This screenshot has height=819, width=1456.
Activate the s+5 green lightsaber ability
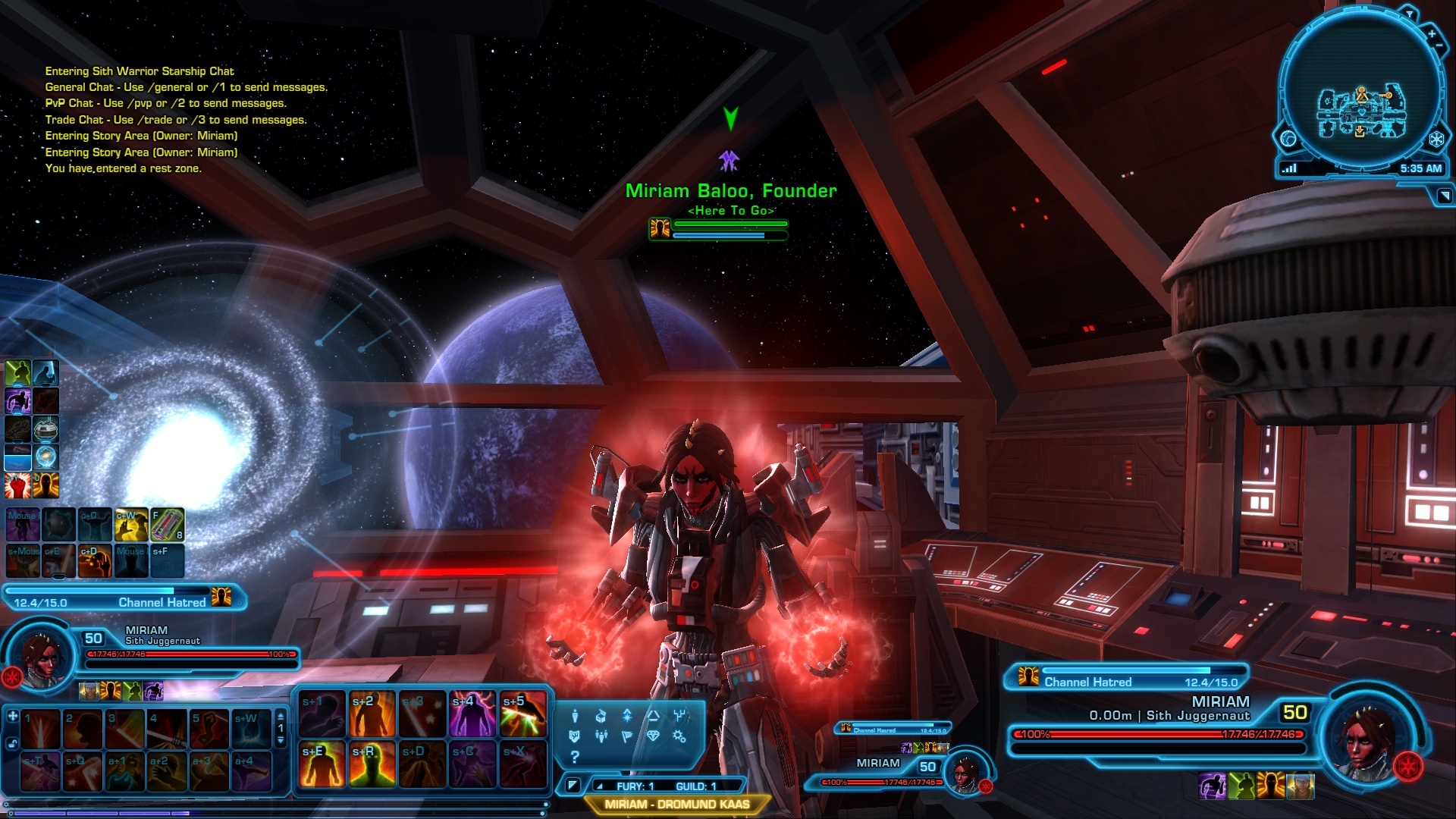pos(523,714)
